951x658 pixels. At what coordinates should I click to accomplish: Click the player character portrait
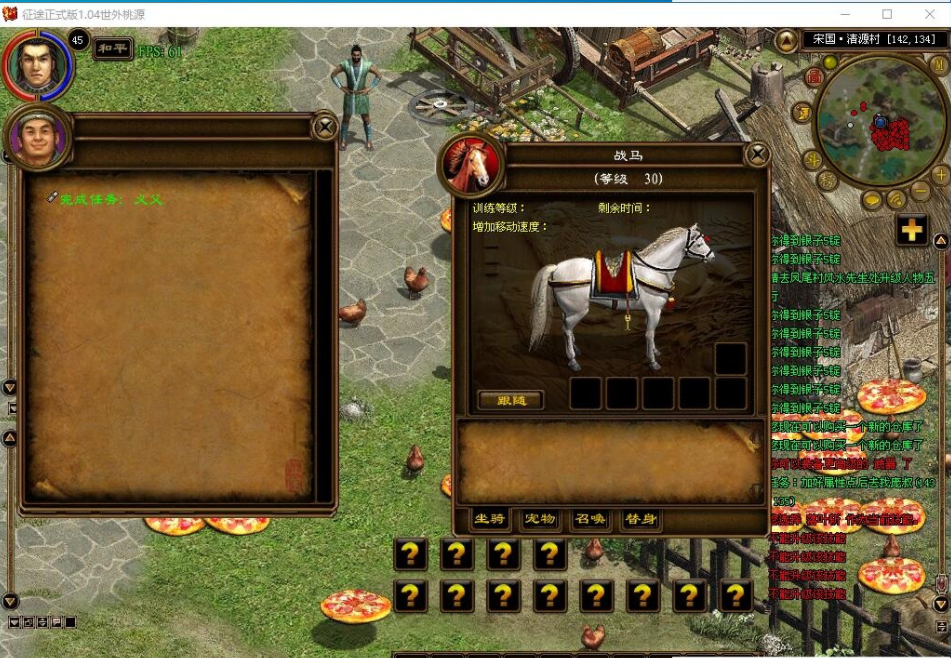tap(39, 66)
